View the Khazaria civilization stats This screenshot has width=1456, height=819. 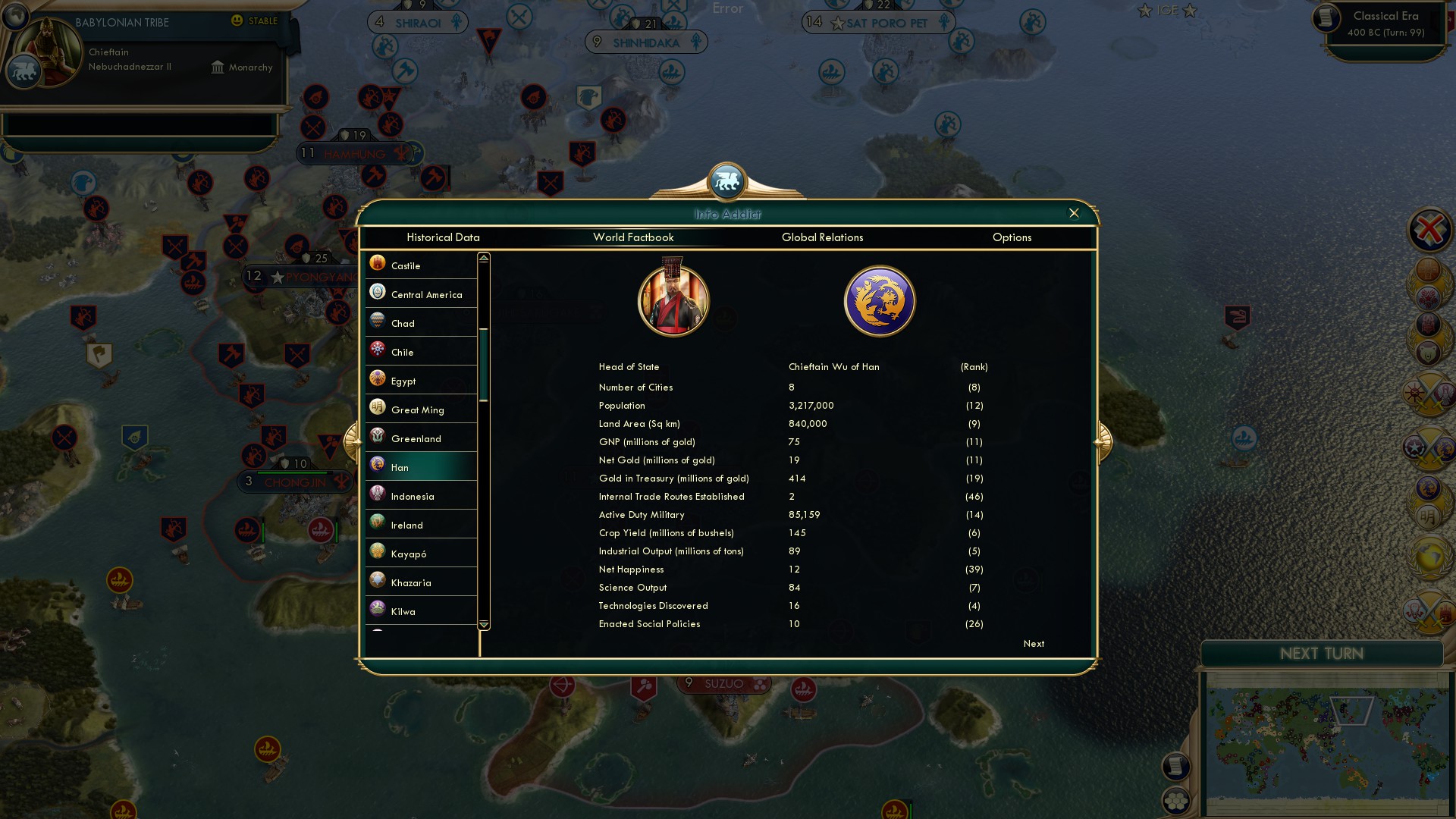pos(421,582)
